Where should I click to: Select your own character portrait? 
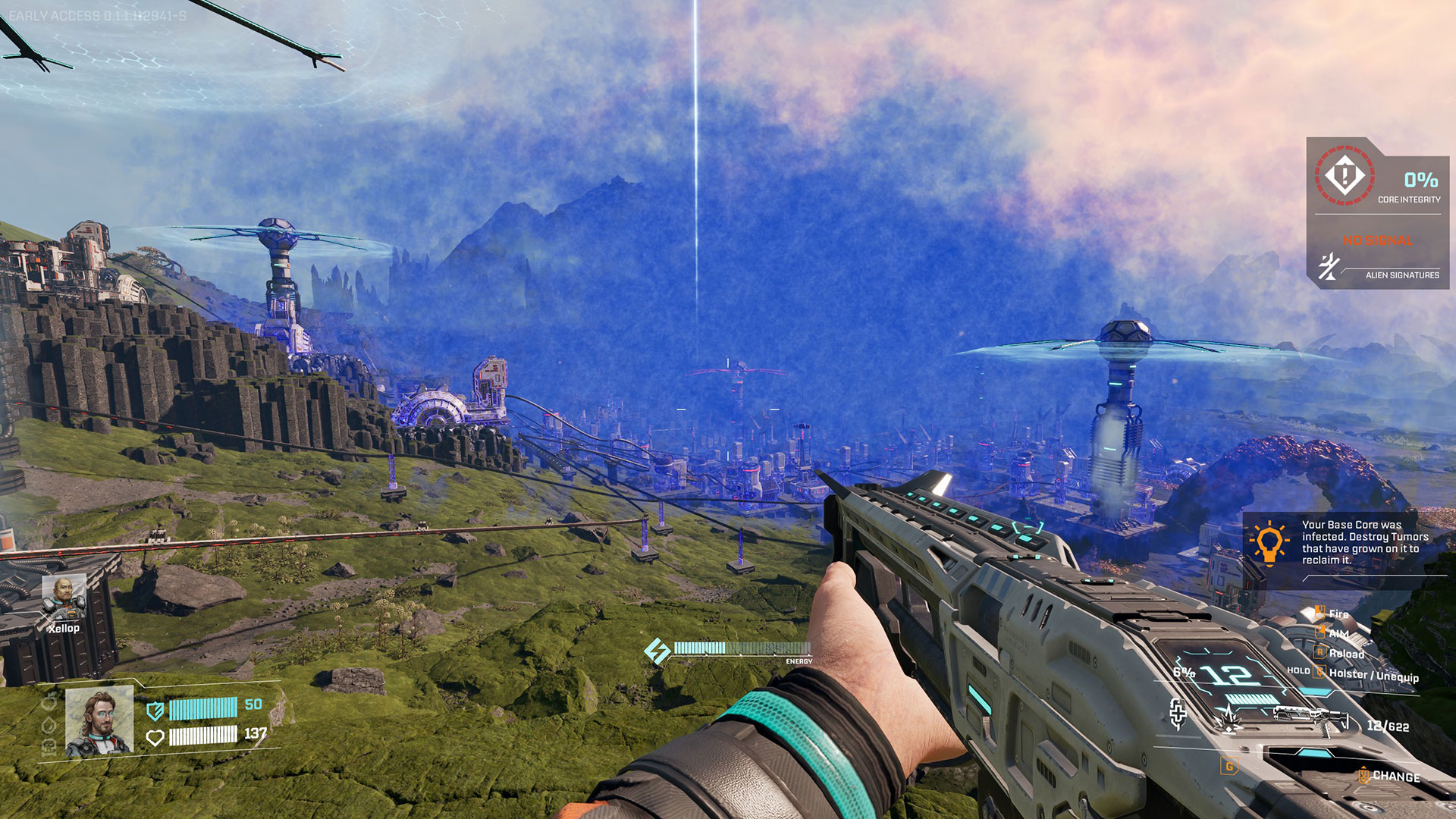click(99, 722)
